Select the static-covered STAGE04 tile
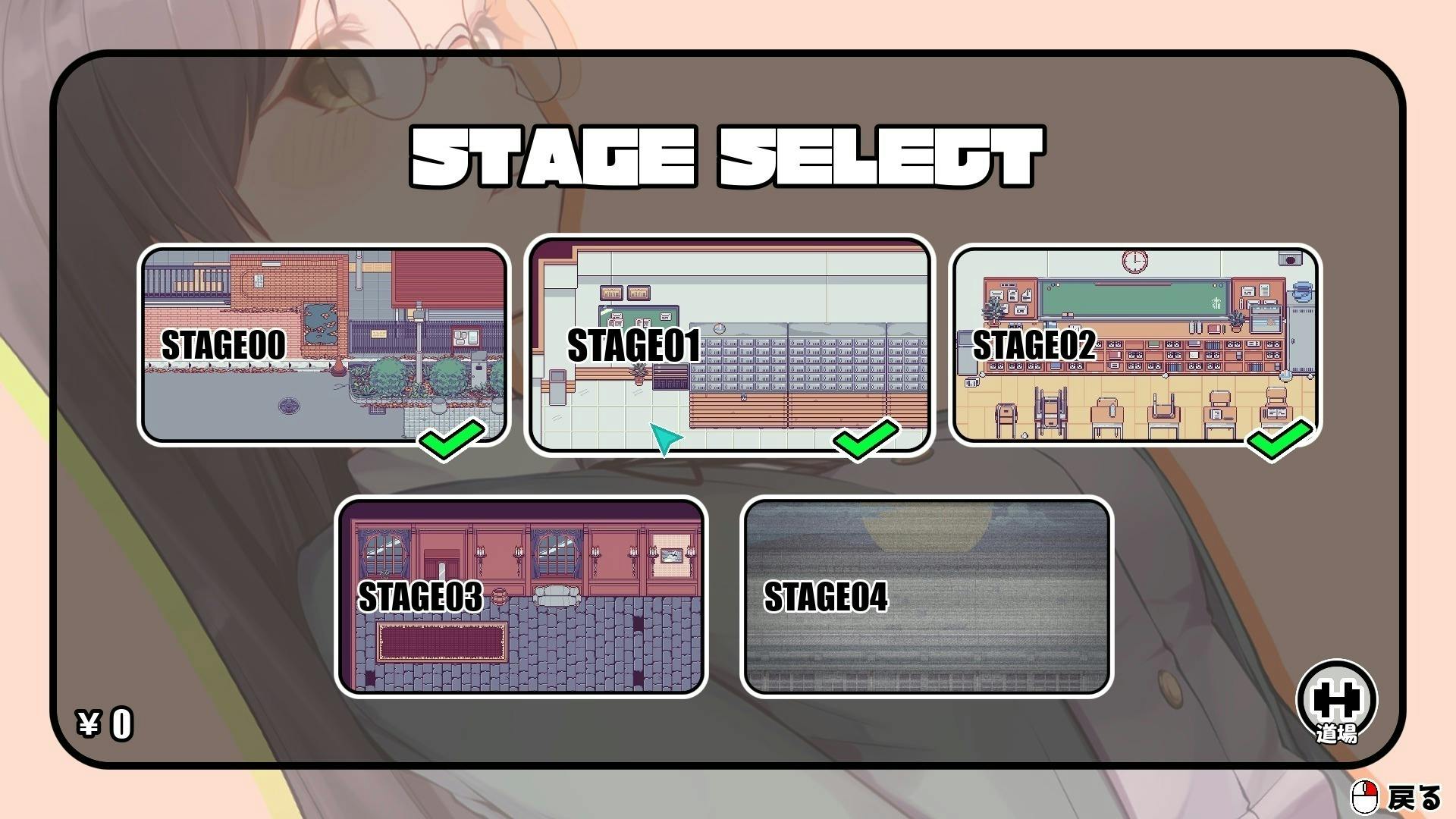The height and width of the screenshot is (819, 1456). (x=927, y=597)
